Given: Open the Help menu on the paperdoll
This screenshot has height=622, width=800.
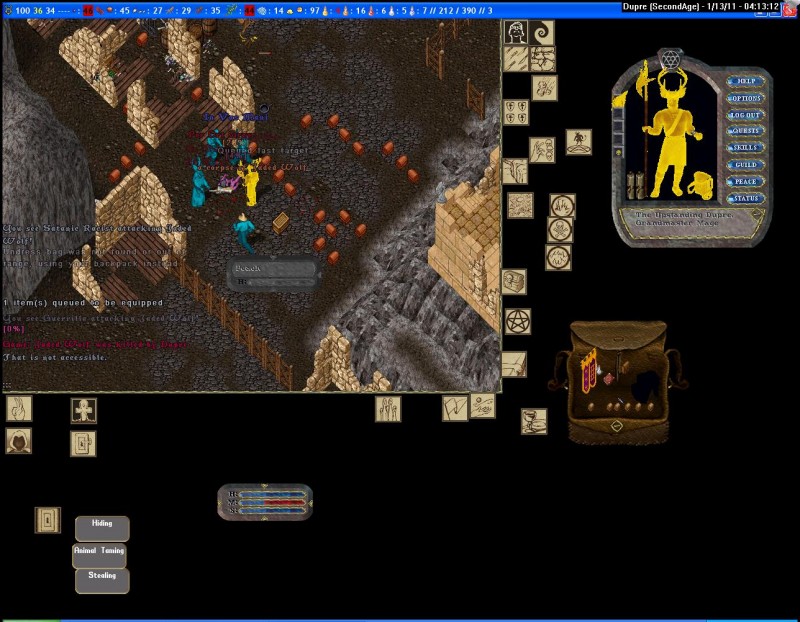Looking at the screenshot, I should point(744,81).
